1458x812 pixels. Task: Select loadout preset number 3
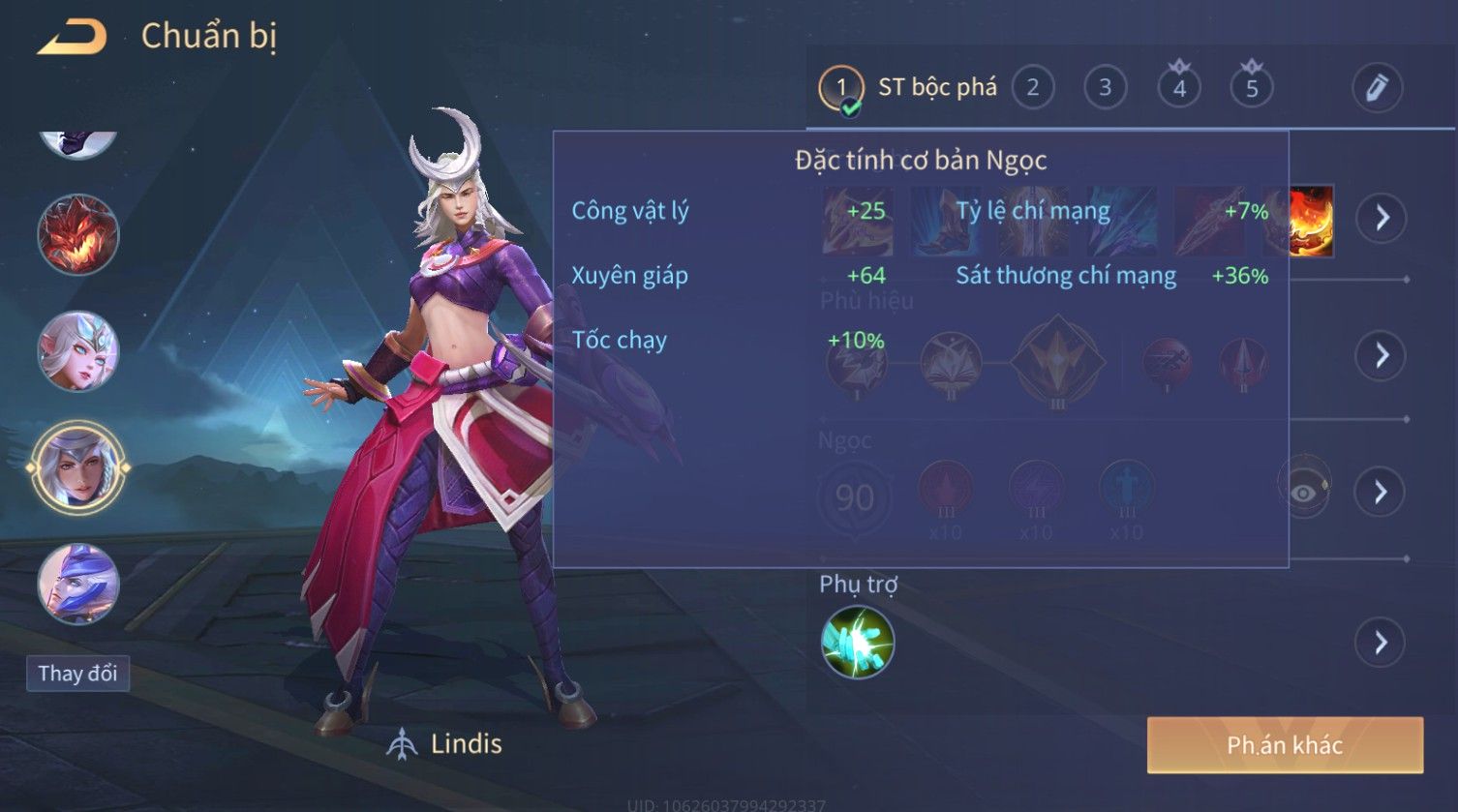1105,88
